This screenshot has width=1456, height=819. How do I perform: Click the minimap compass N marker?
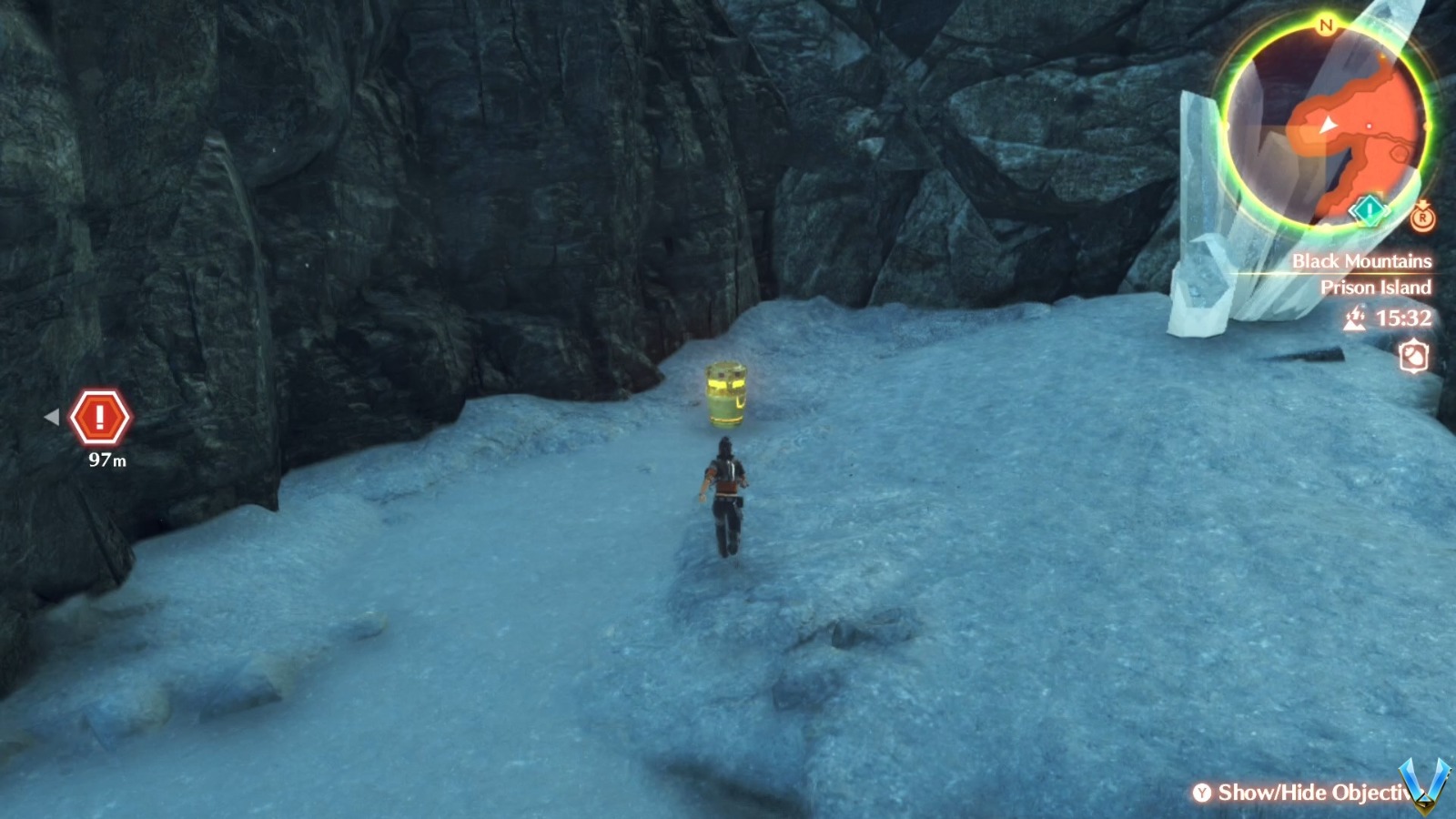click(1325, 25)
